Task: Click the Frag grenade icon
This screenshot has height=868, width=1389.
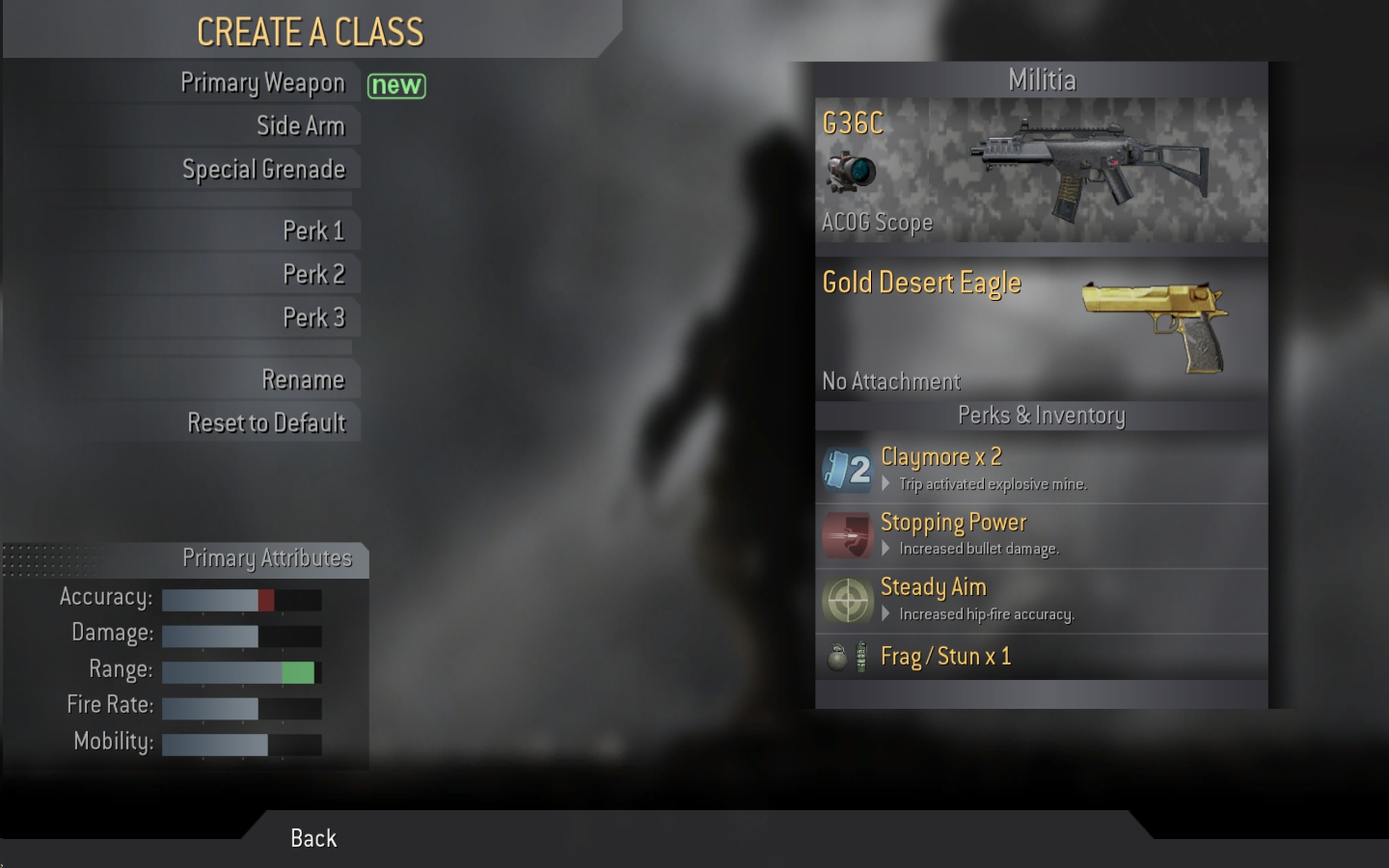Action: coord(835,656)
